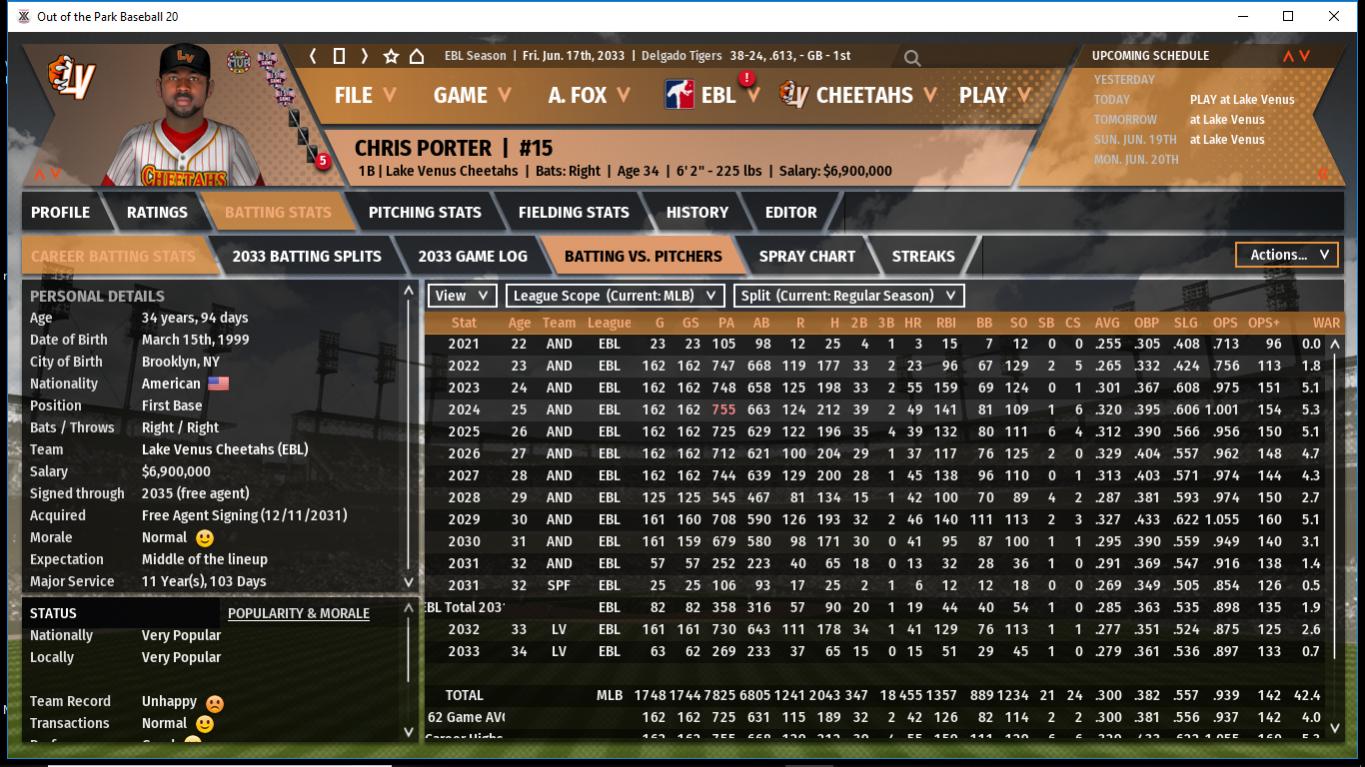
Task: Open the player EDITOR tab
Action: point(791,212)
